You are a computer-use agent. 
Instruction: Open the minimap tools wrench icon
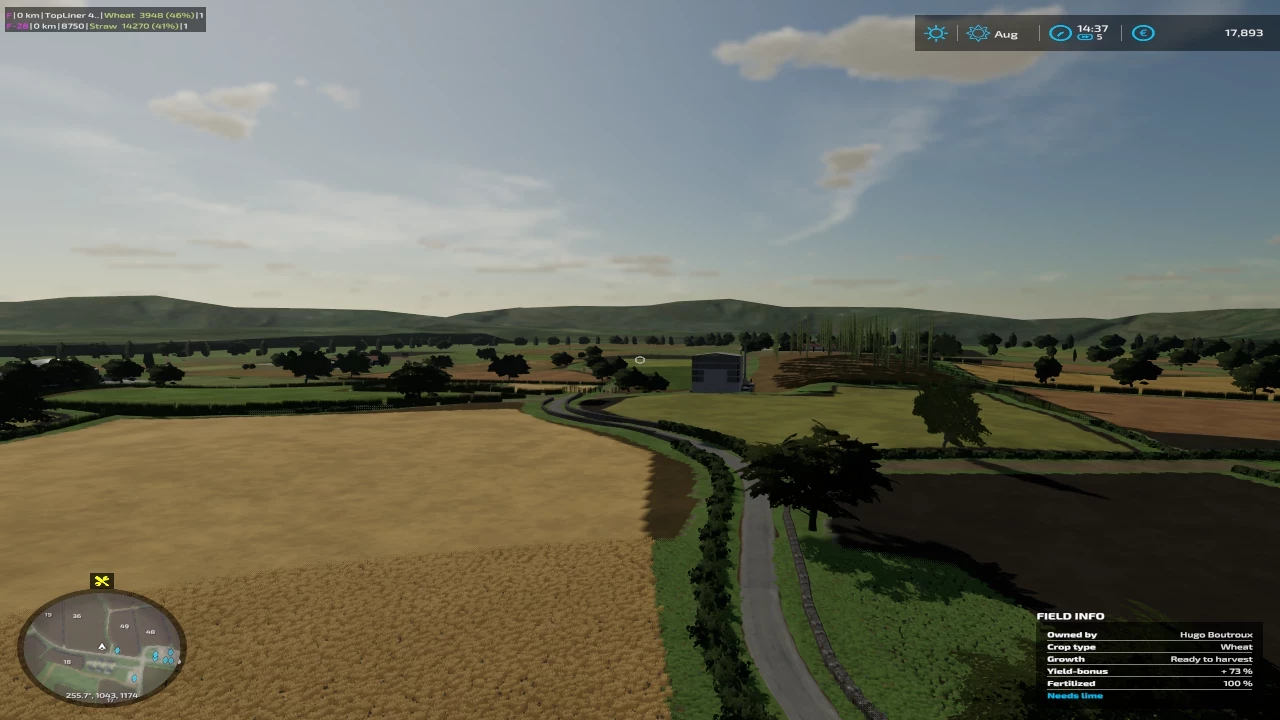pyautogui.click(x=101, y=581)
